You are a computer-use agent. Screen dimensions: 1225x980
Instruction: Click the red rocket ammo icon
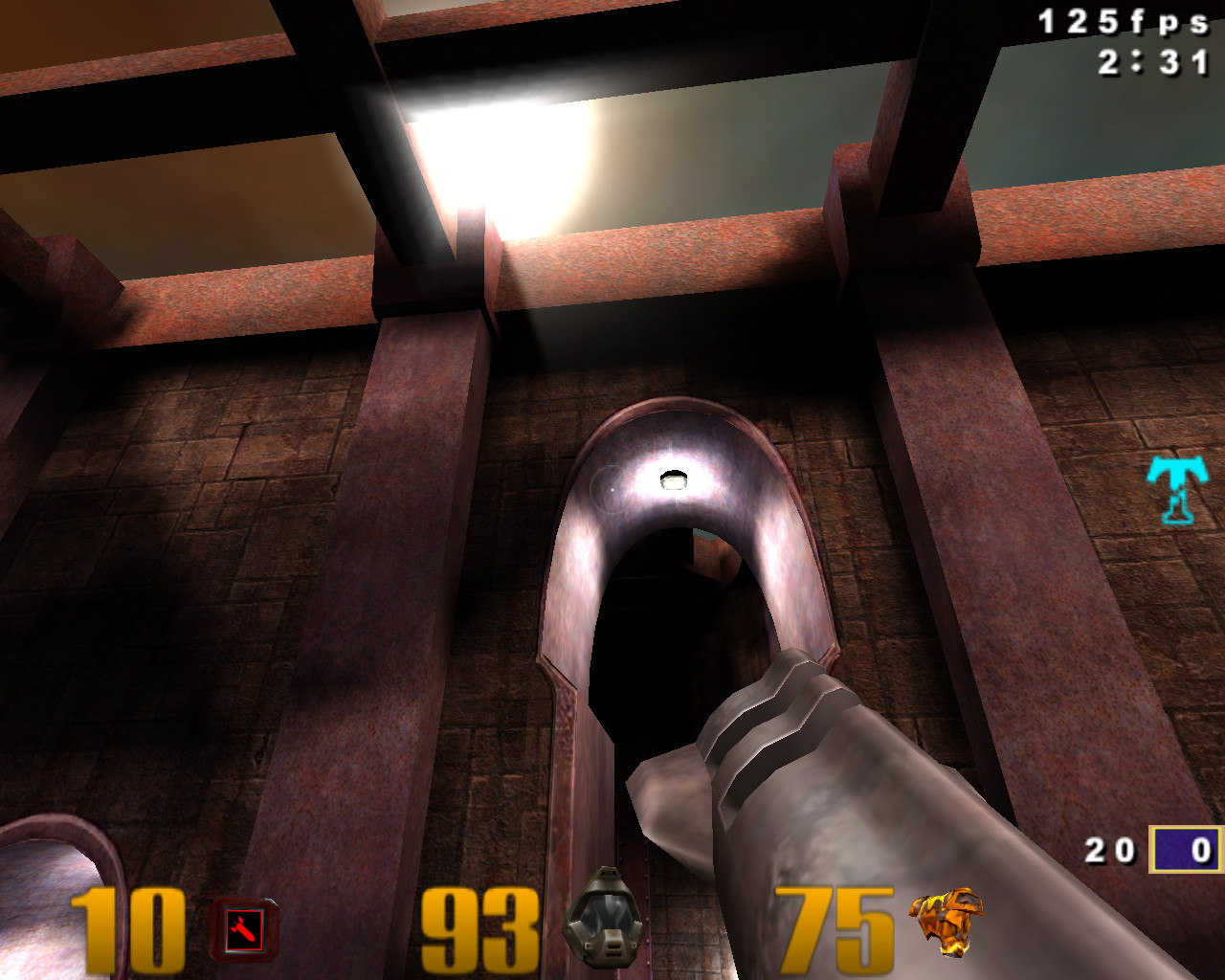coord(243,928)
